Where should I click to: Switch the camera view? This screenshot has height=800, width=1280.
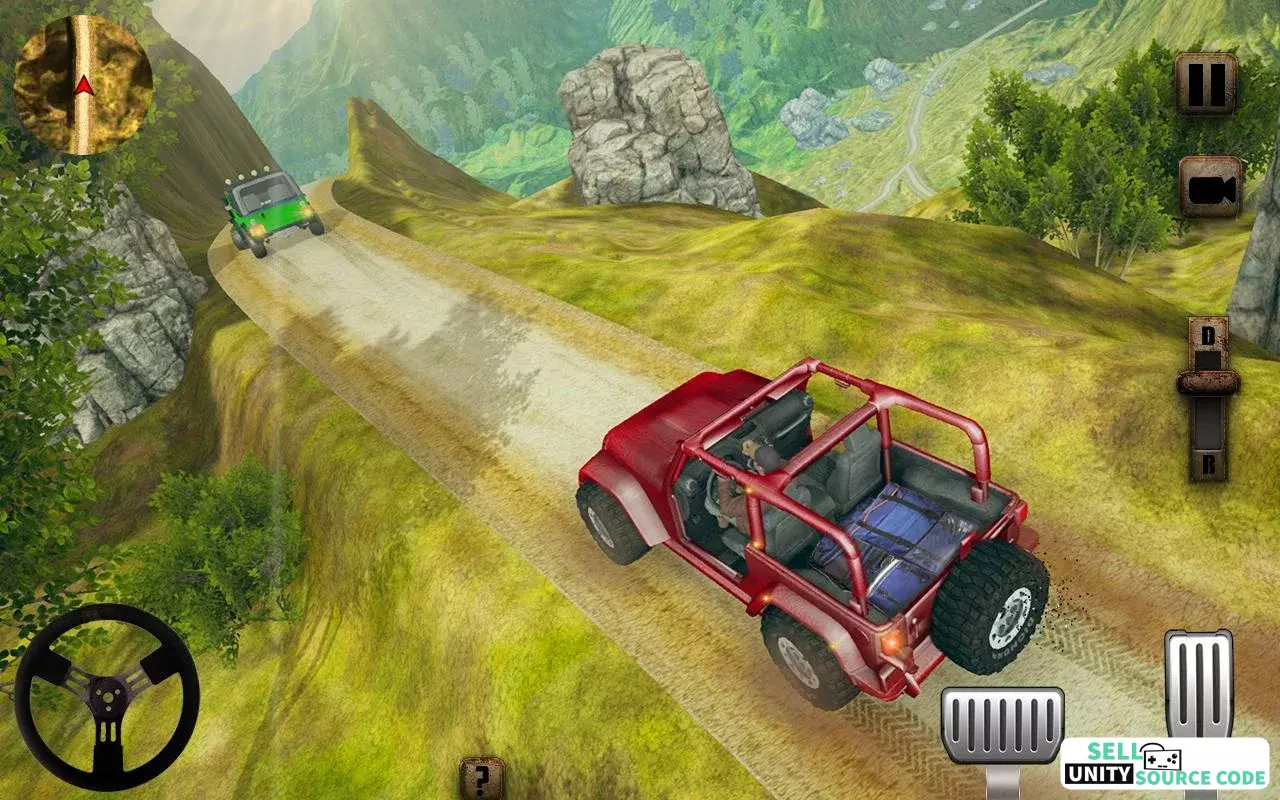point(1210,186)
